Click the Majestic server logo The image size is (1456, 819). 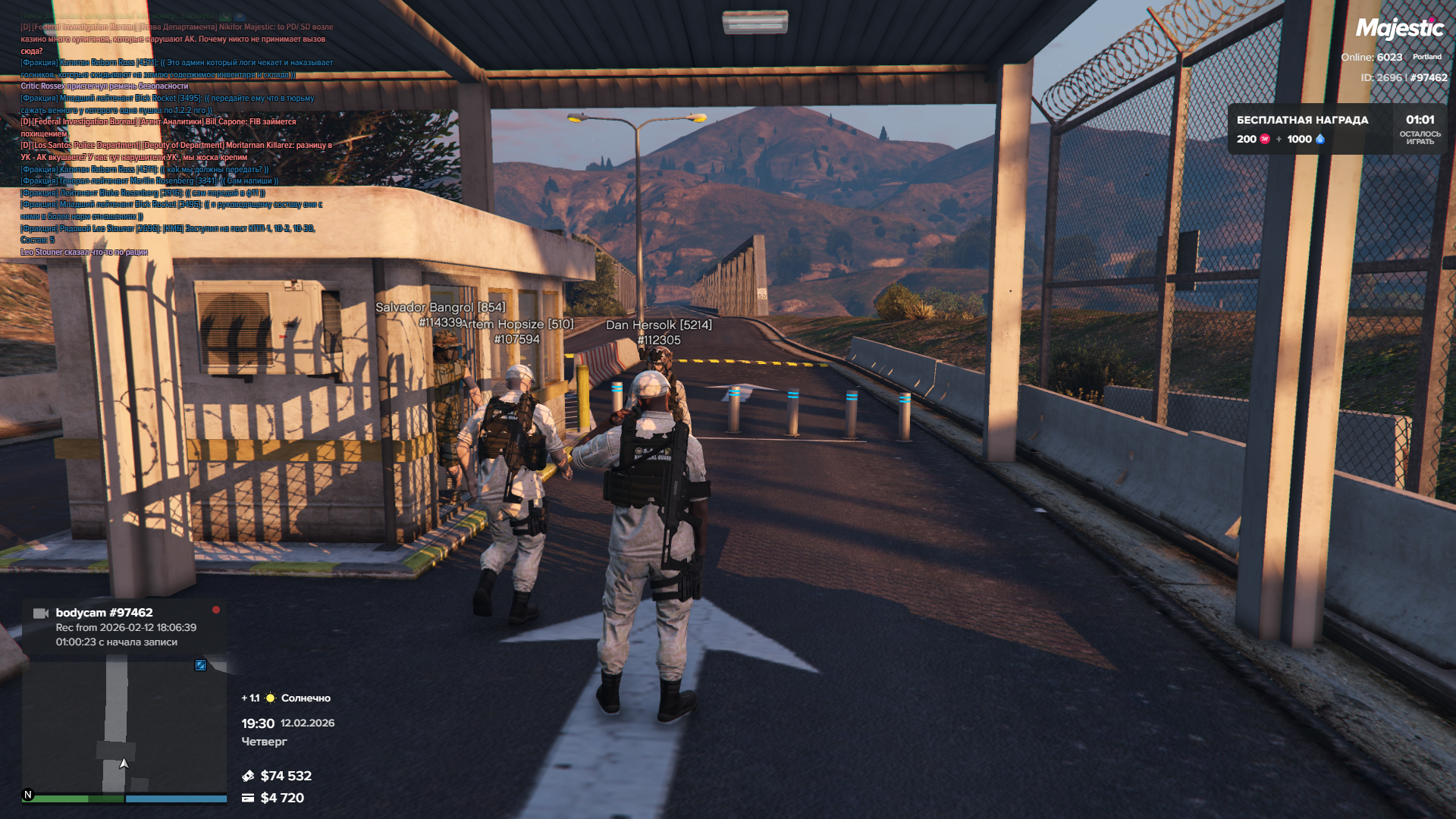(x=1399, y=29)
